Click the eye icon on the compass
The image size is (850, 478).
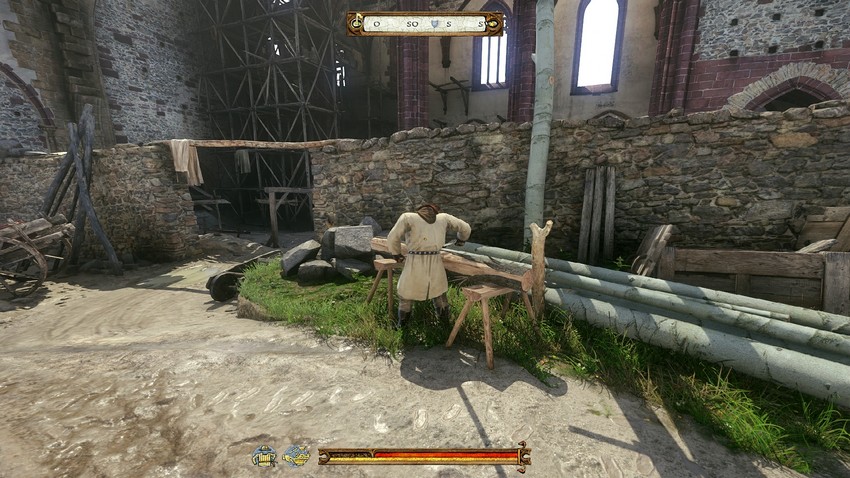pyautogui.click(x=494, y=23)
